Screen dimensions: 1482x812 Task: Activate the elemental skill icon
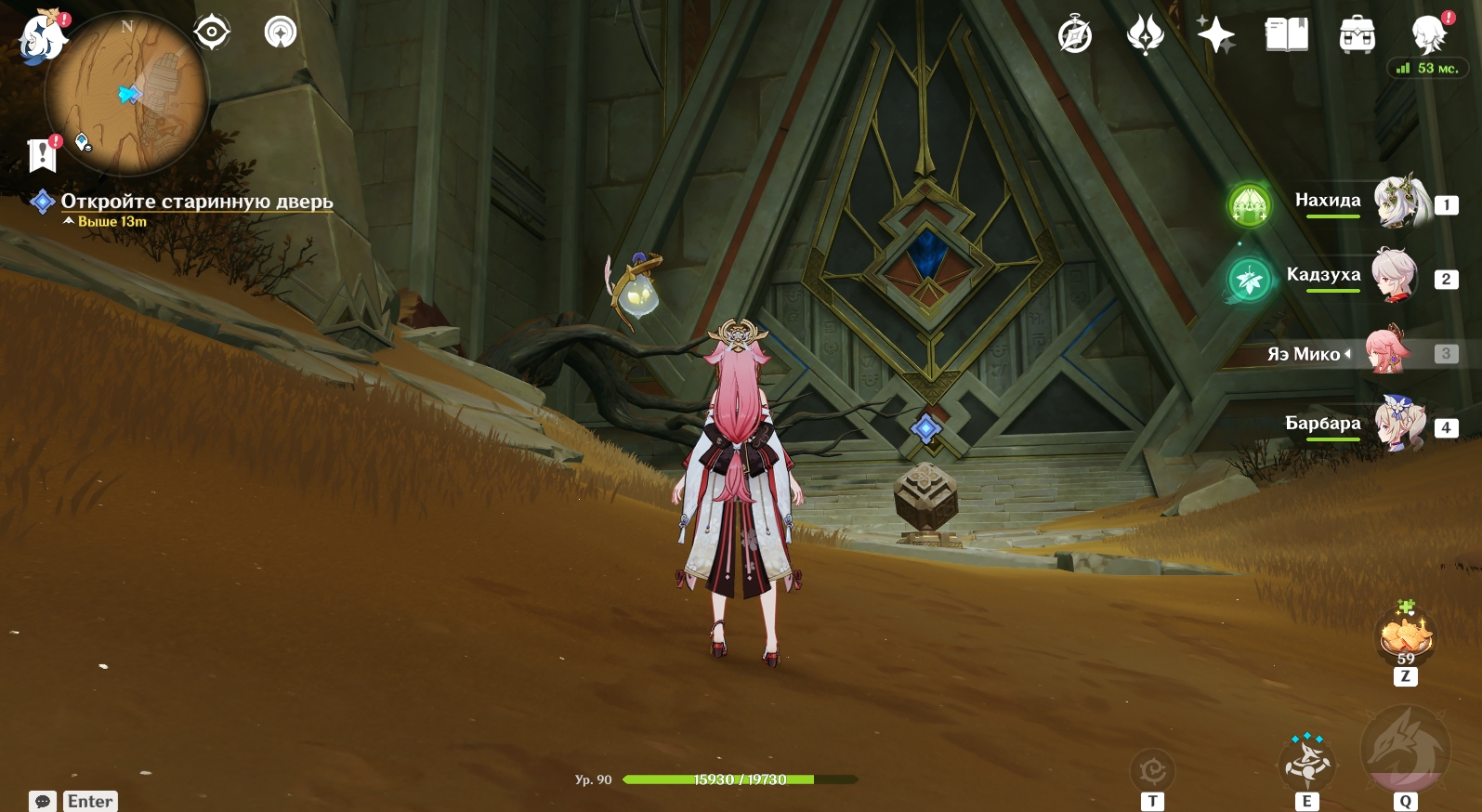click(1306, 760)
